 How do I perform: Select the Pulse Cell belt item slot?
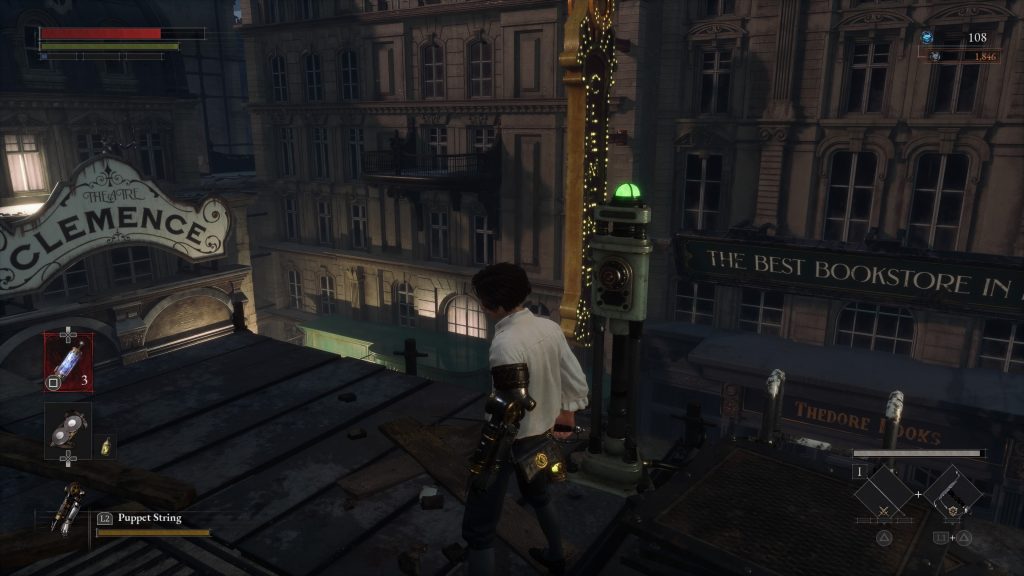click(x=68, y=362)
